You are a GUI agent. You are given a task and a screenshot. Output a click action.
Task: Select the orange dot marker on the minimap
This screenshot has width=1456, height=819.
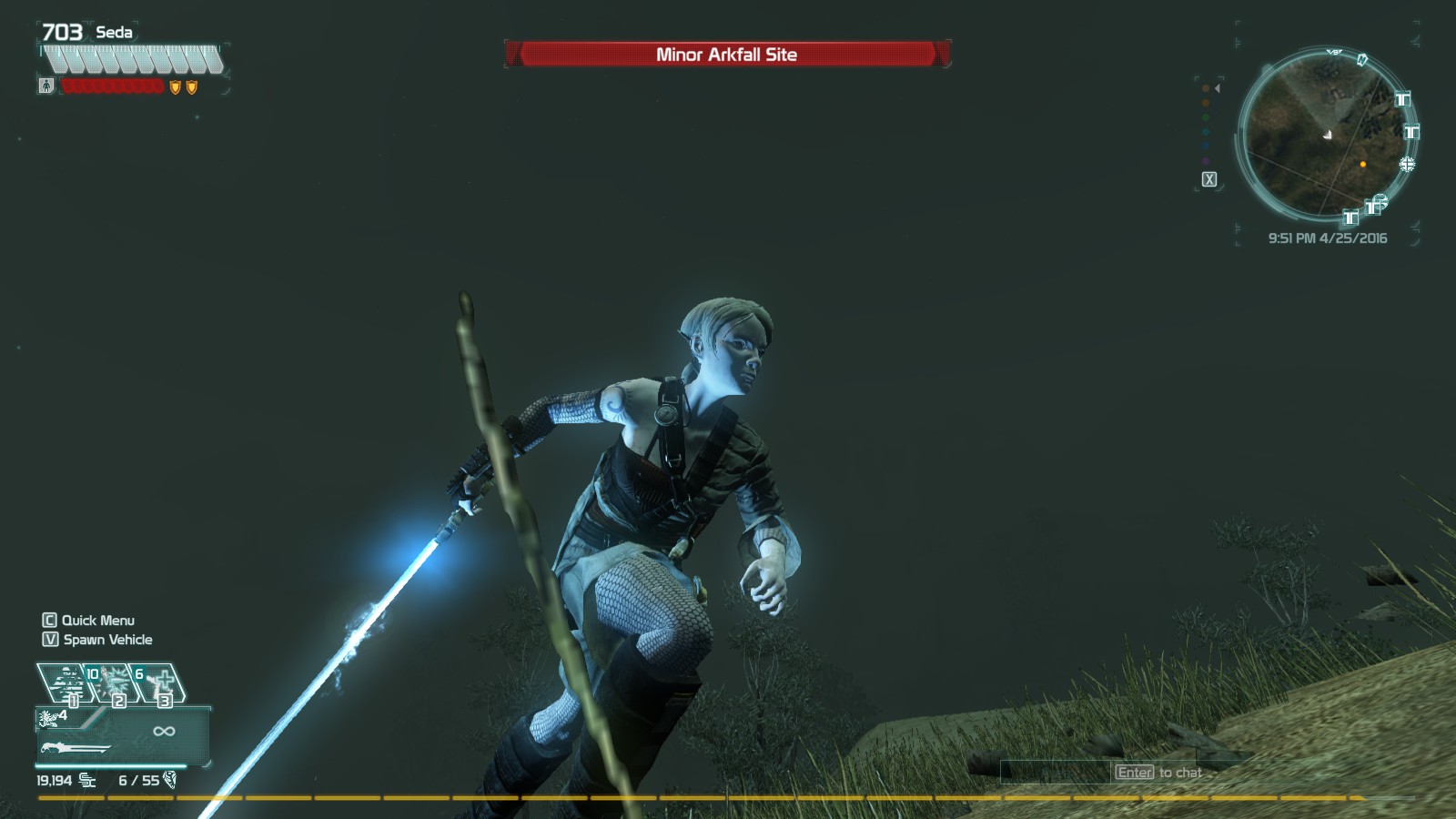click(x=1362, y=165)
